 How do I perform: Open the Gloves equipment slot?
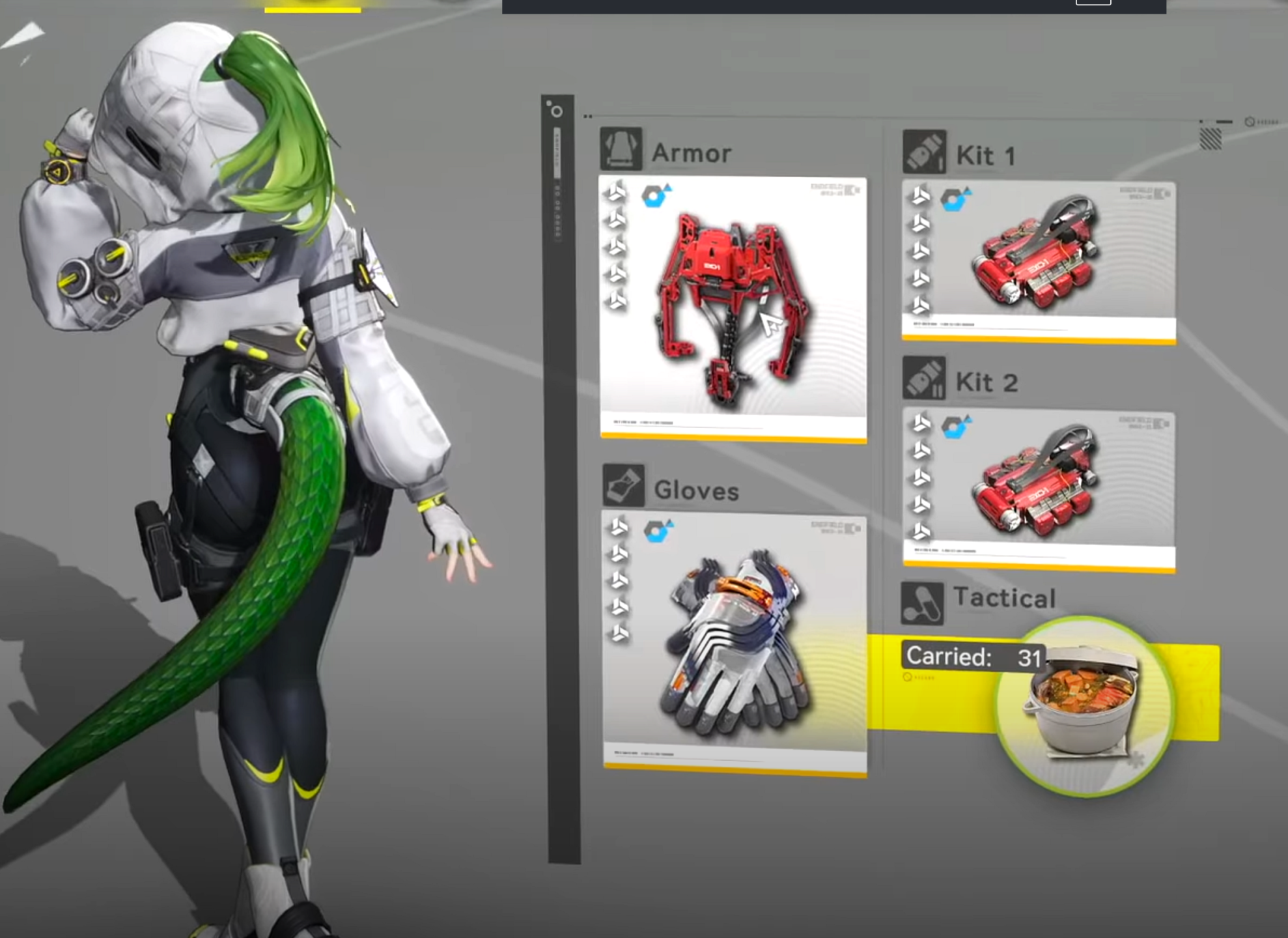pyautogui.click(x=735, y=643)
